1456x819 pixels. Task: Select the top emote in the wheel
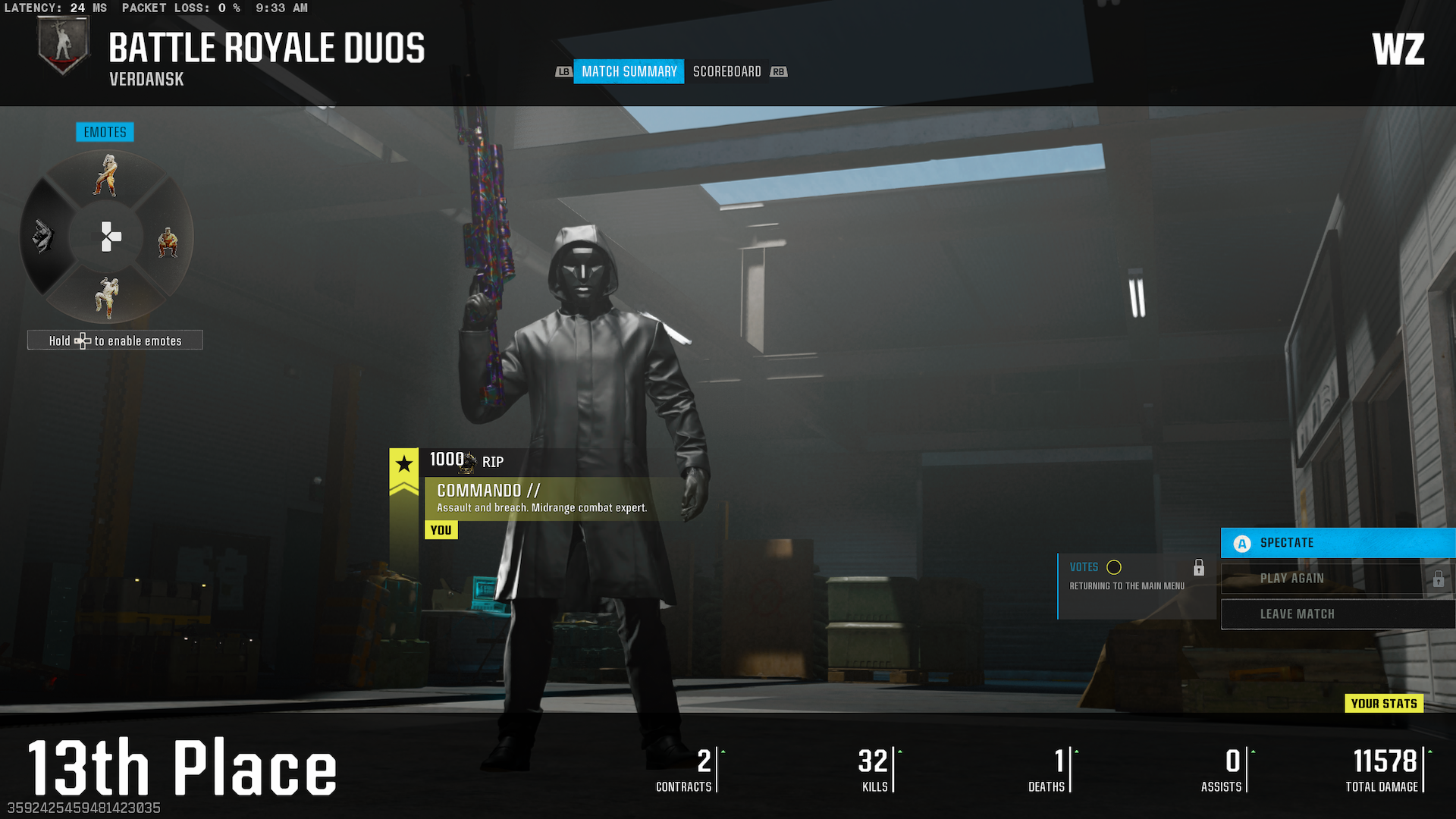point(107,176)
